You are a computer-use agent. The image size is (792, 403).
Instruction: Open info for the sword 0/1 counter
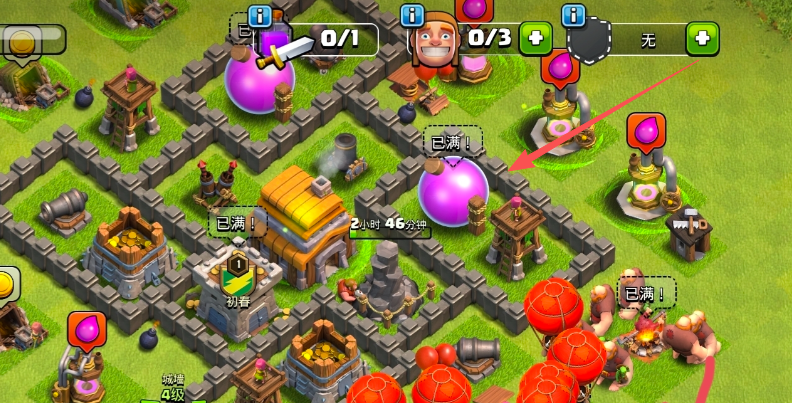pyautogui.click(x=261, y=16)
